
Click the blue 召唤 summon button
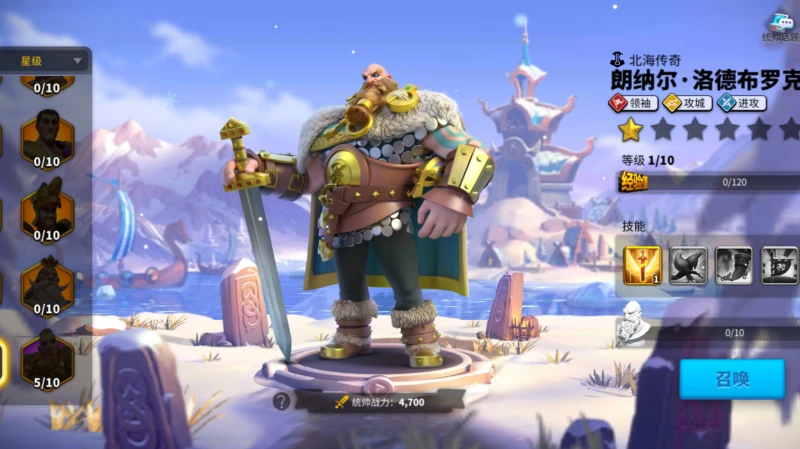point(731,379)
